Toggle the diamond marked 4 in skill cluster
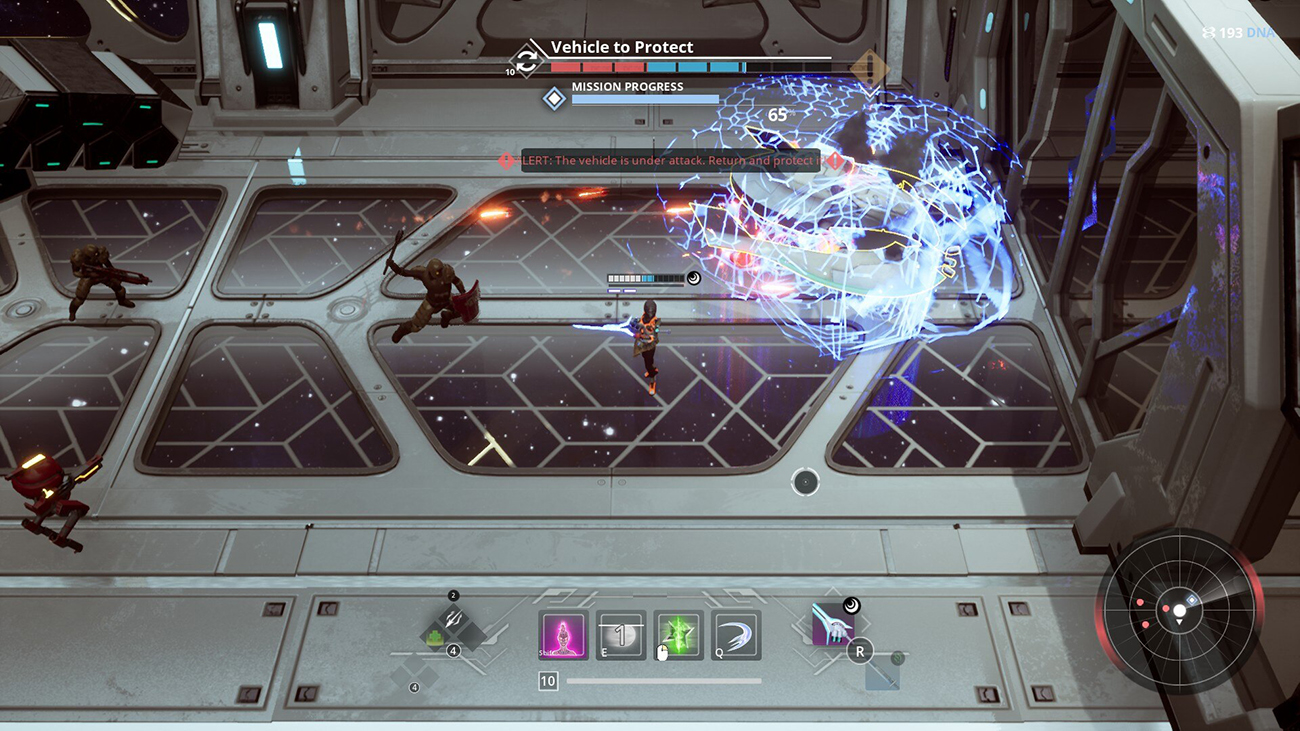Screen dimensions: 1300x731 (453, 650)
